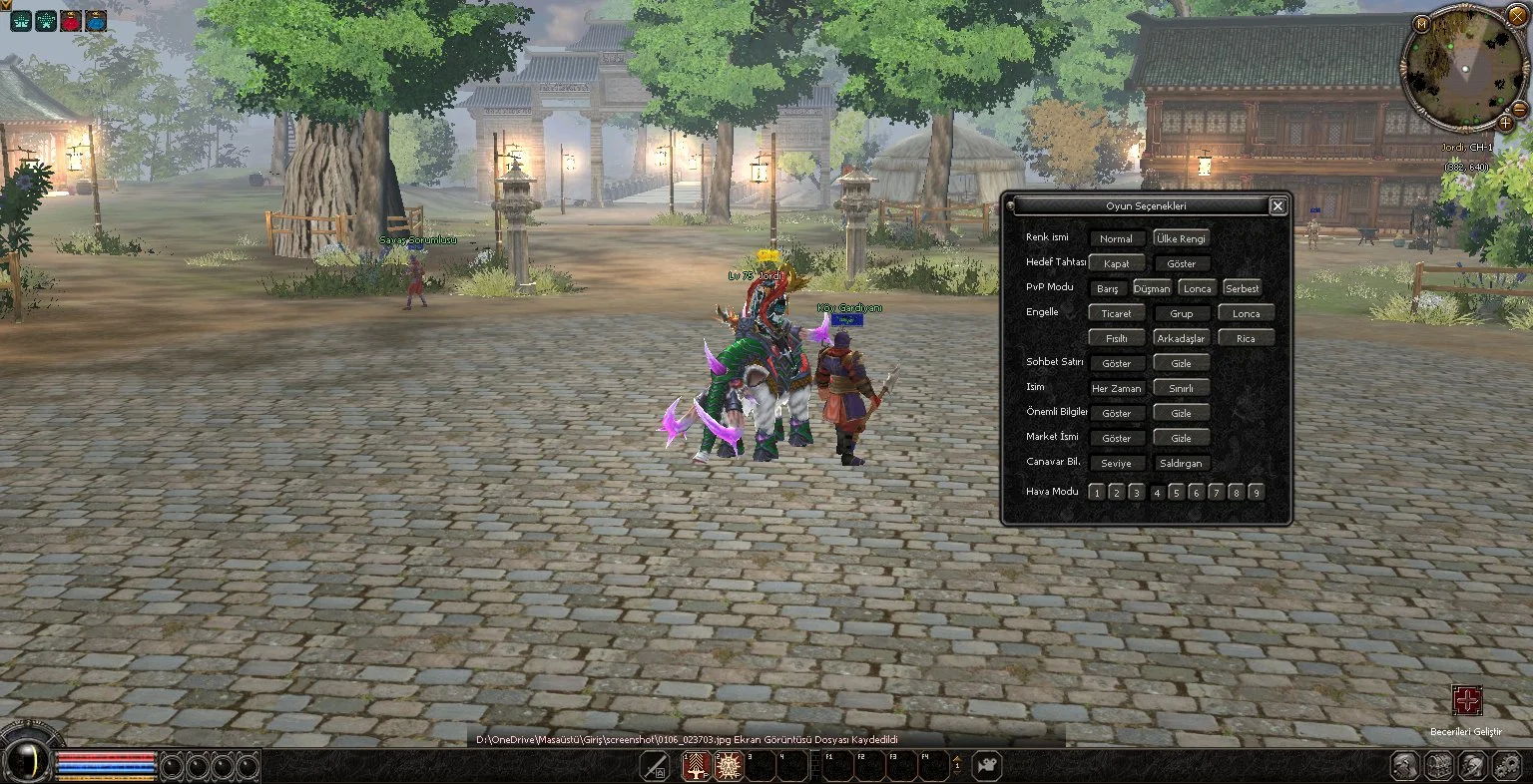Zoom in the minimap with plus
Screen dimensions: 1533x784
coord(1505,123)
